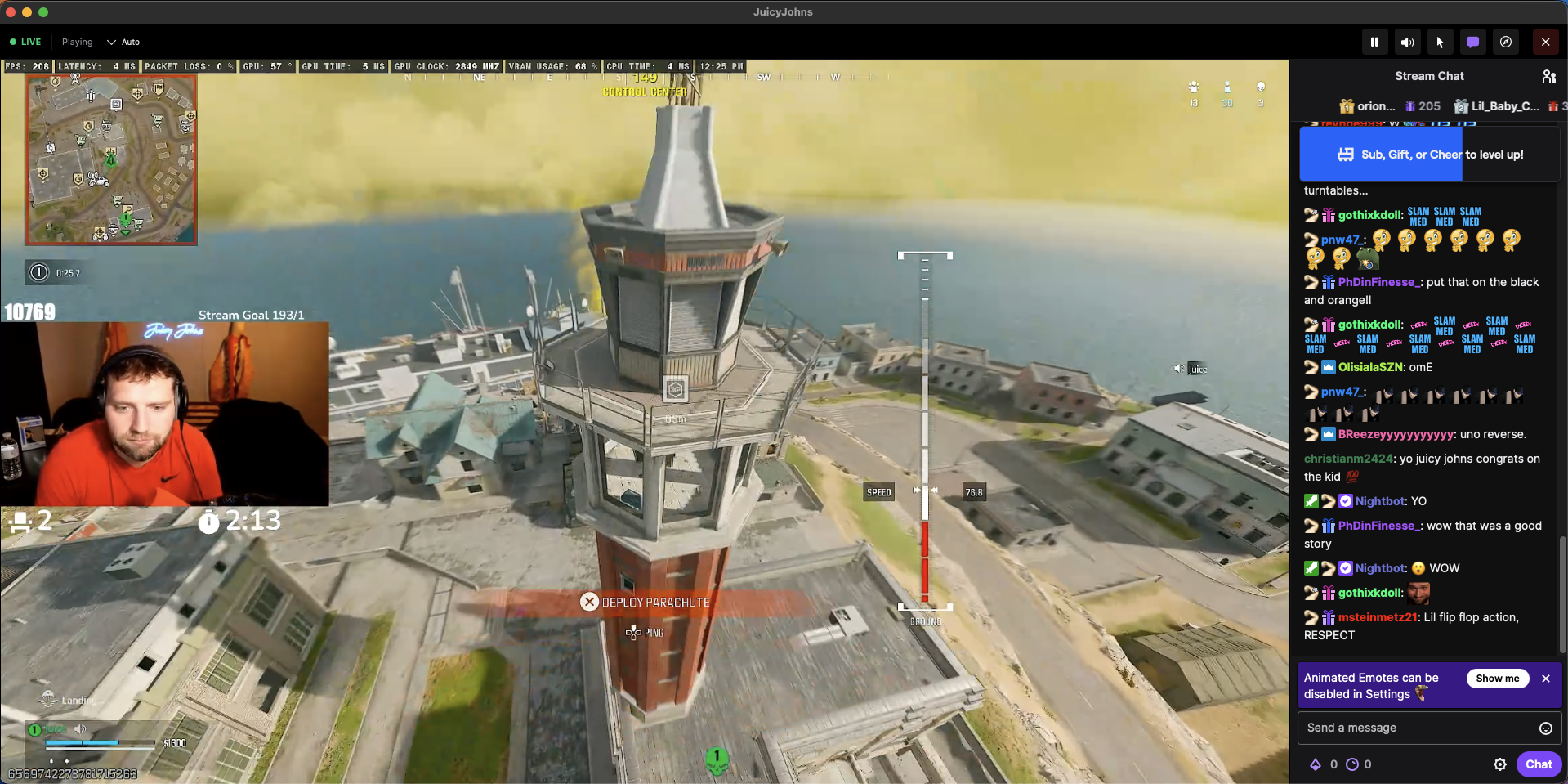The width and height of the screenshot is (1568, 784).
Task: Pause the live stream
Action: coord(1374,42)
